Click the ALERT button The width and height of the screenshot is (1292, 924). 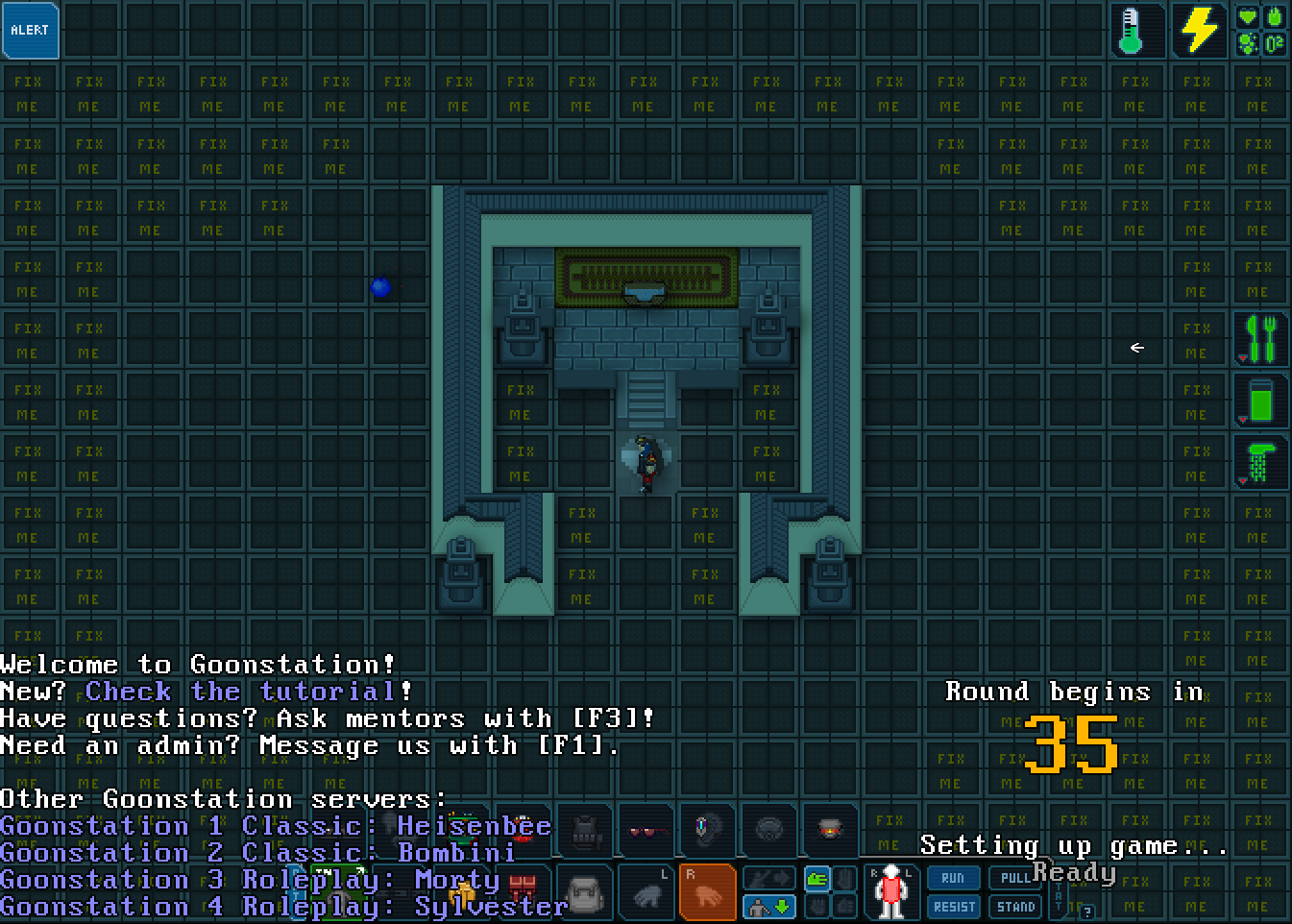pyautogui.click(x=30, y=31)
